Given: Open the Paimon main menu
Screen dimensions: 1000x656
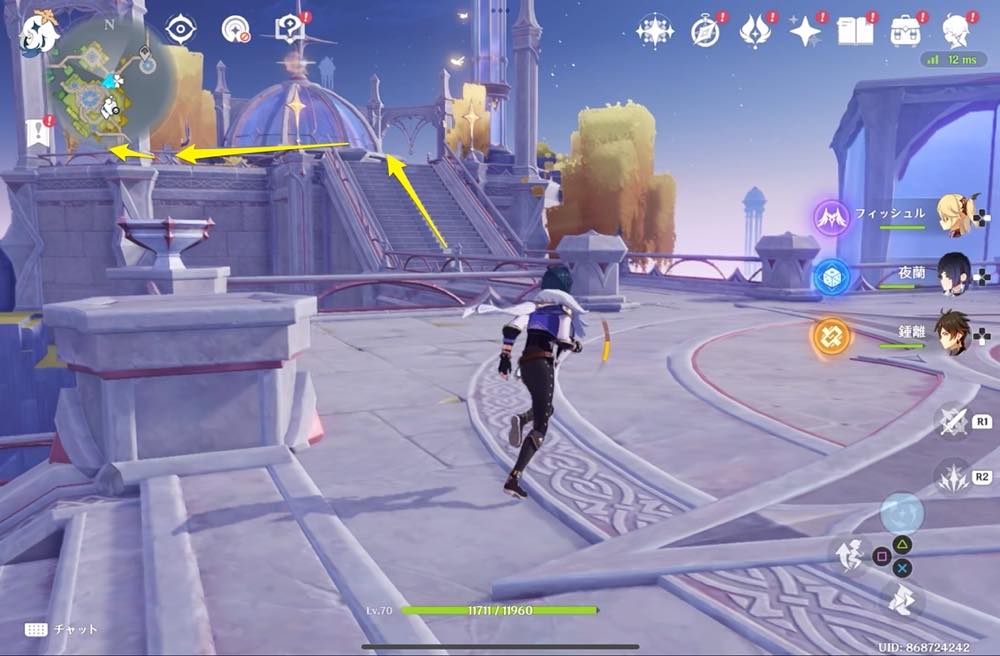Looking at the screenshot, I should 40,33.
